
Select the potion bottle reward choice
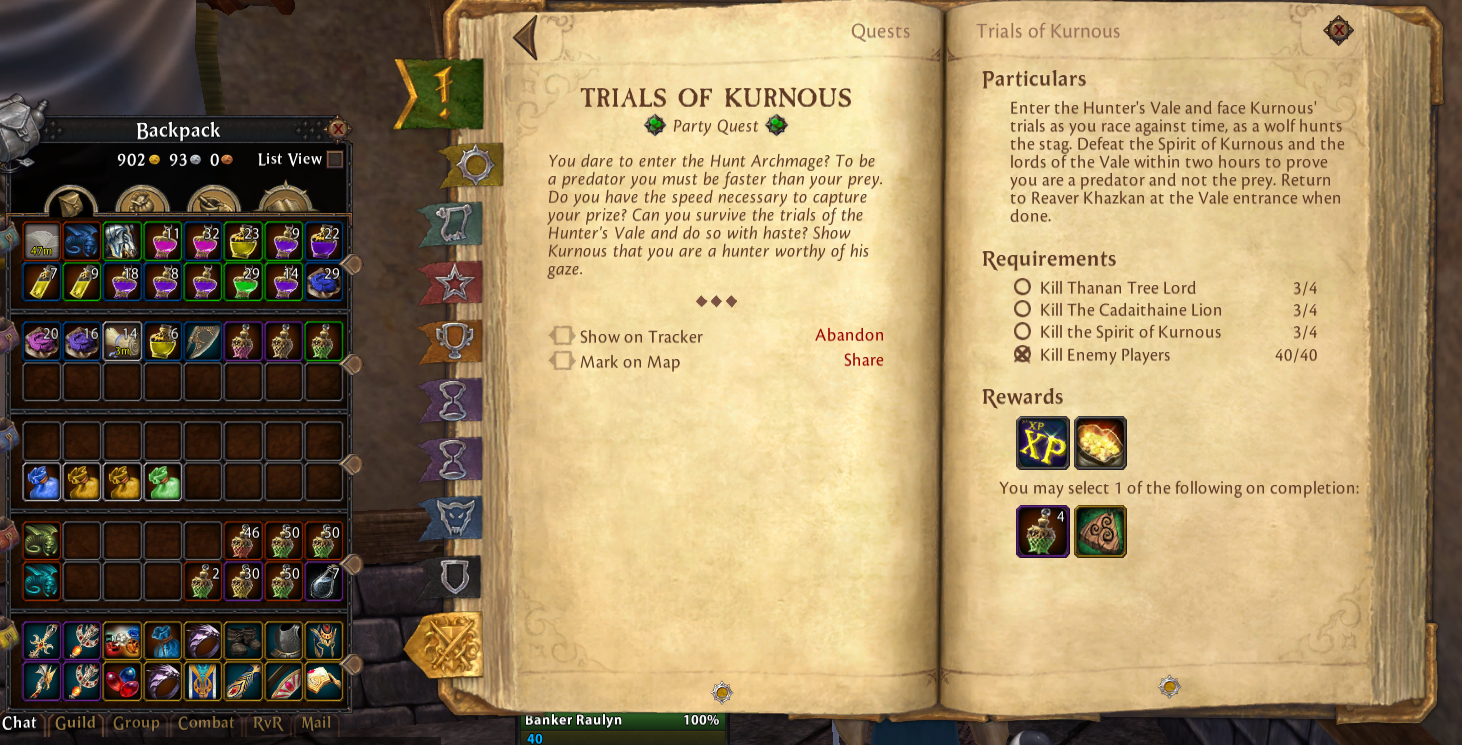click(x=1042, y=531)
